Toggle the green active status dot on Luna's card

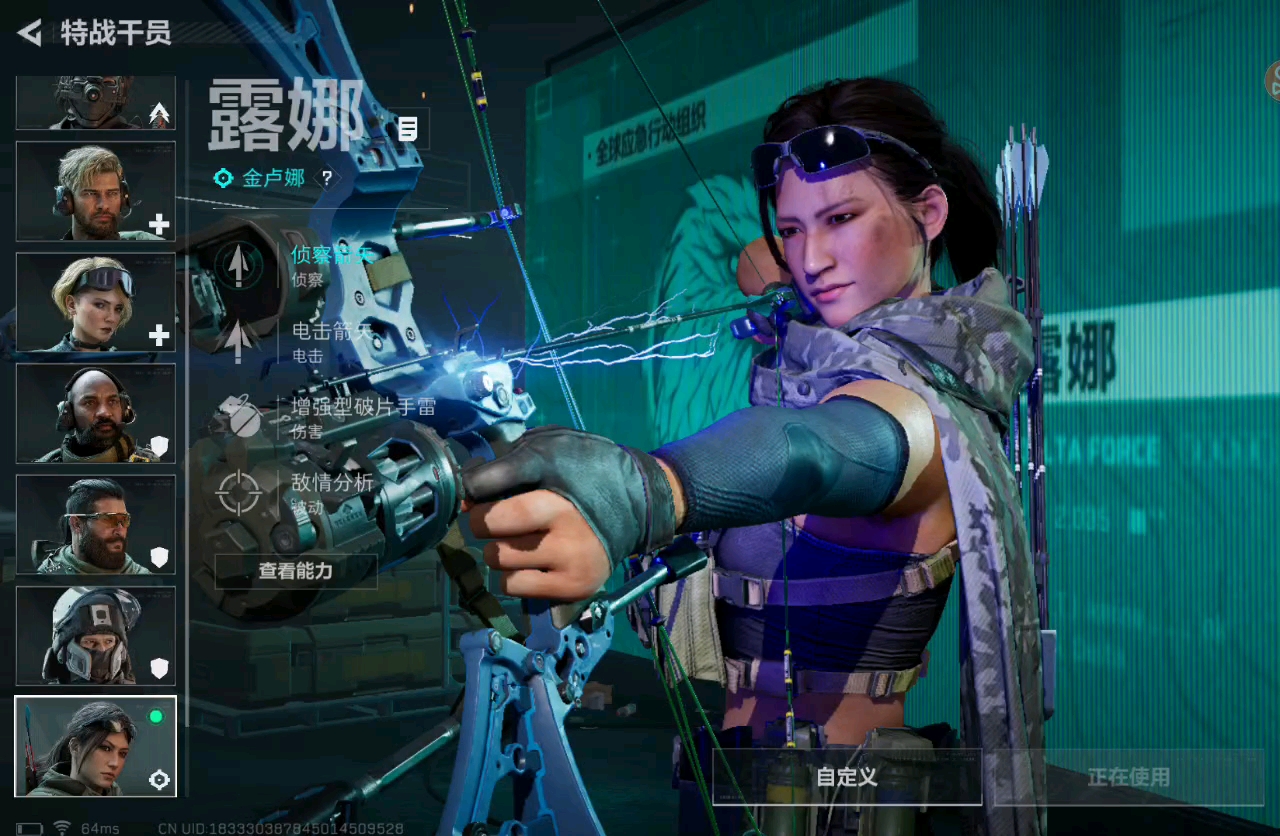[x=158, y=716]
